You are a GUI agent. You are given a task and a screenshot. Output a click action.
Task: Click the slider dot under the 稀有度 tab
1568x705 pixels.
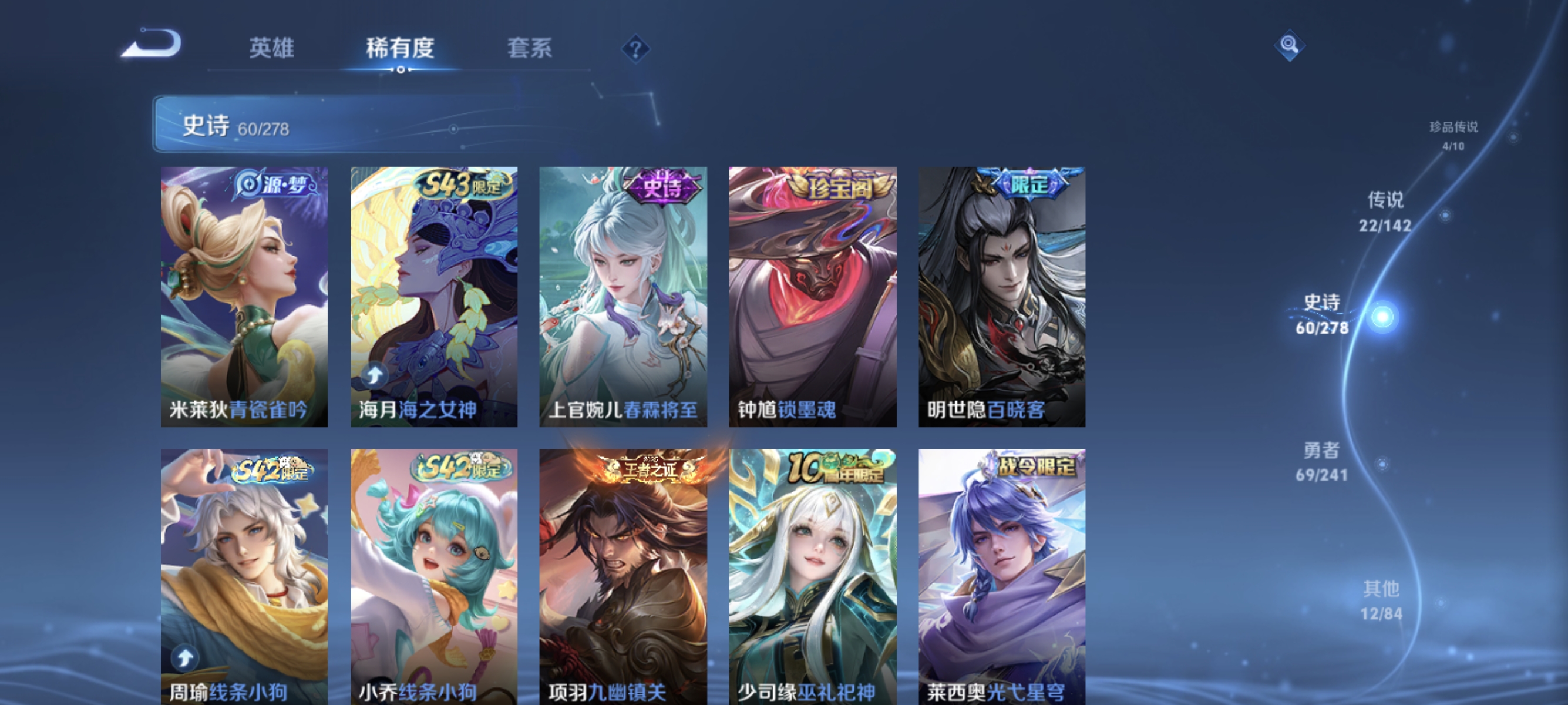click(401, 69)
